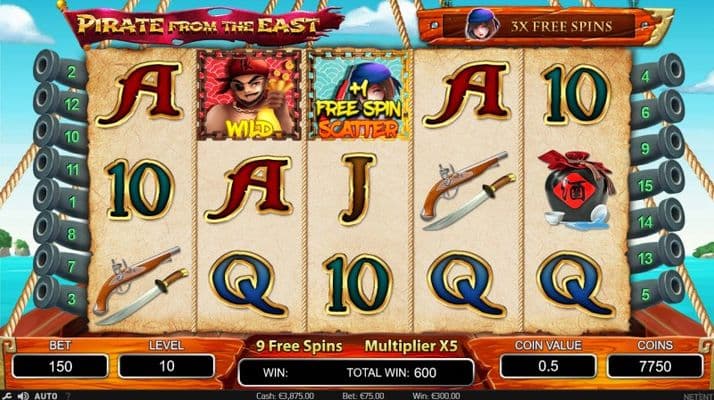
Task: Activate AUTO play
Action: 45,395
